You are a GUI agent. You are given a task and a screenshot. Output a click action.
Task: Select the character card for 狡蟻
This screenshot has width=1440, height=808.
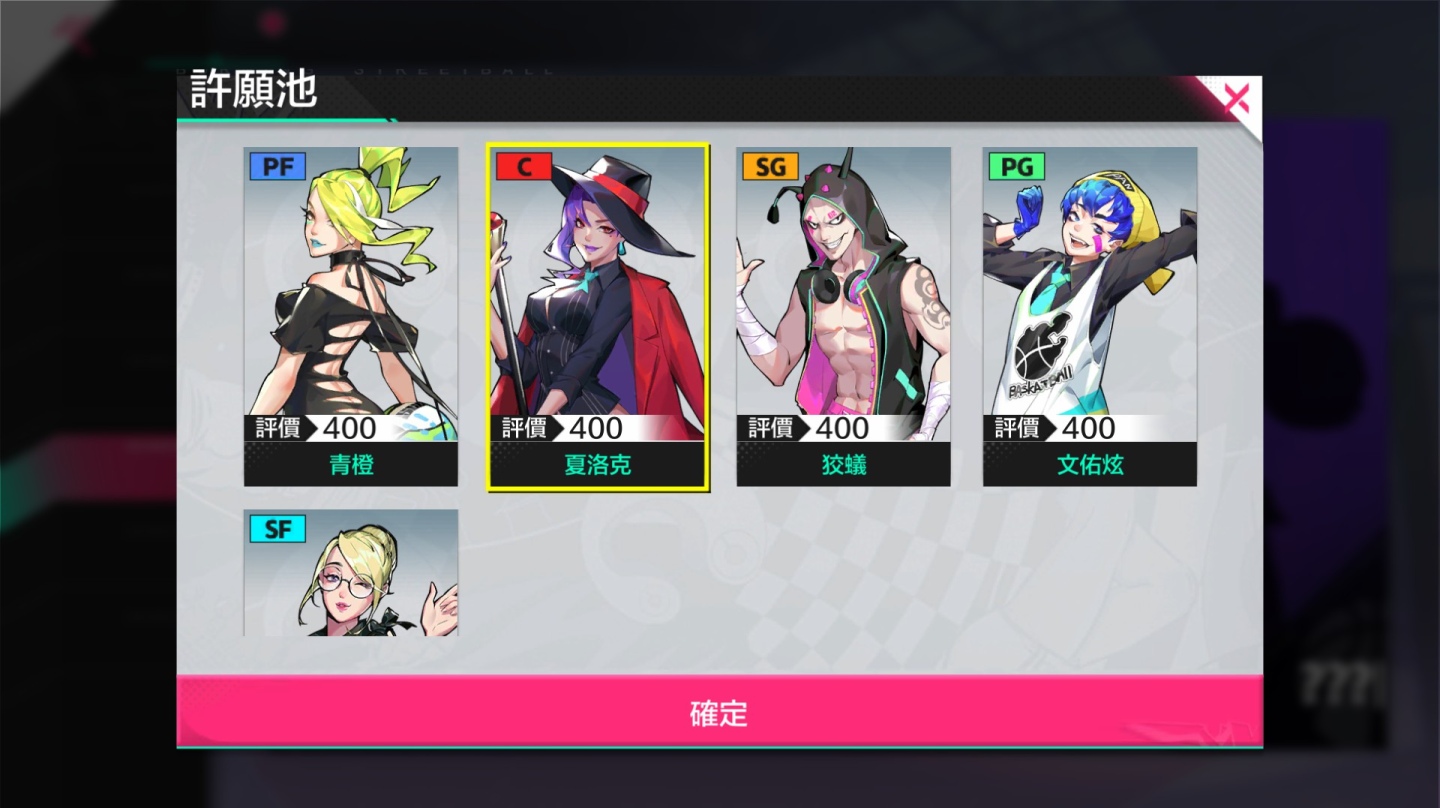(843, 300)
